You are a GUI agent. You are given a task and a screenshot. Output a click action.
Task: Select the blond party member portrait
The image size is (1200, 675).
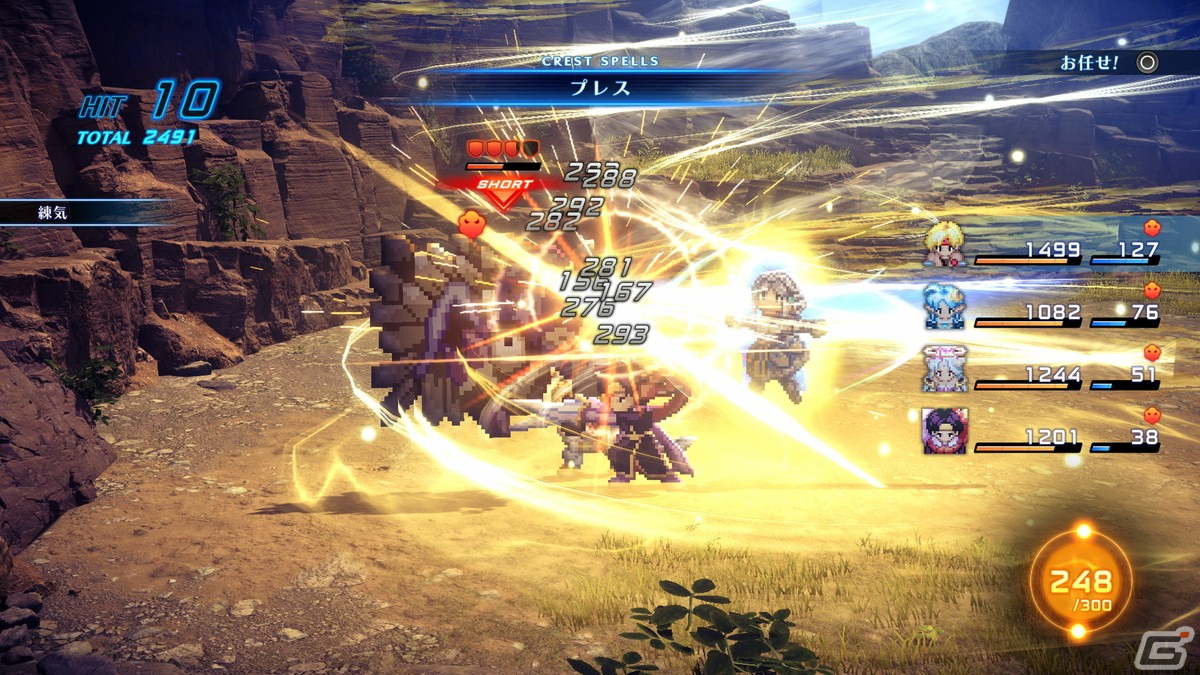click(945, 245)
